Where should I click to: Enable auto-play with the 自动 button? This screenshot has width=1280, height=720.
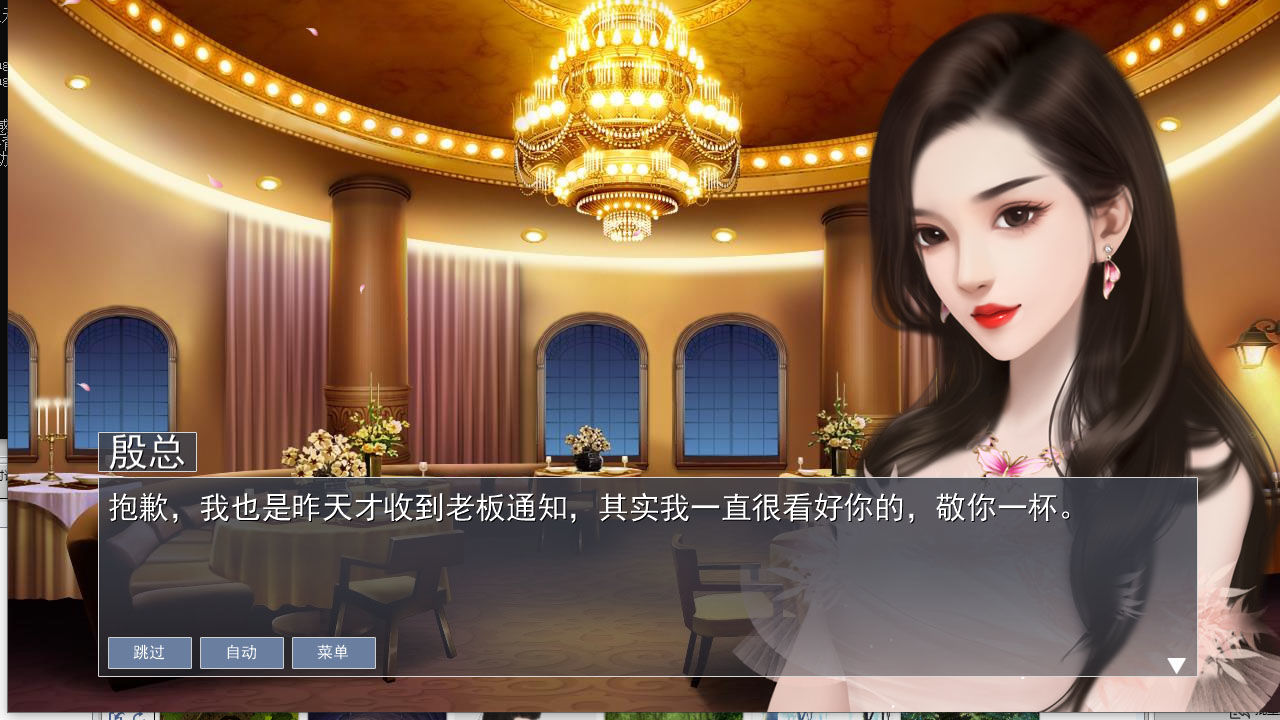coord(241,653)
